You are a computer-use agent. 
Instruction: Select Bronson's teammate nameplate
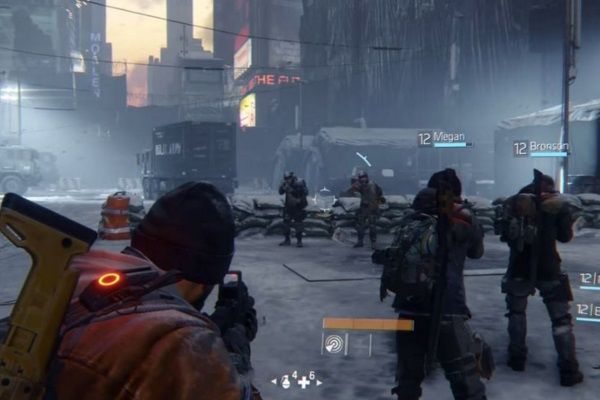click(541, 148)
